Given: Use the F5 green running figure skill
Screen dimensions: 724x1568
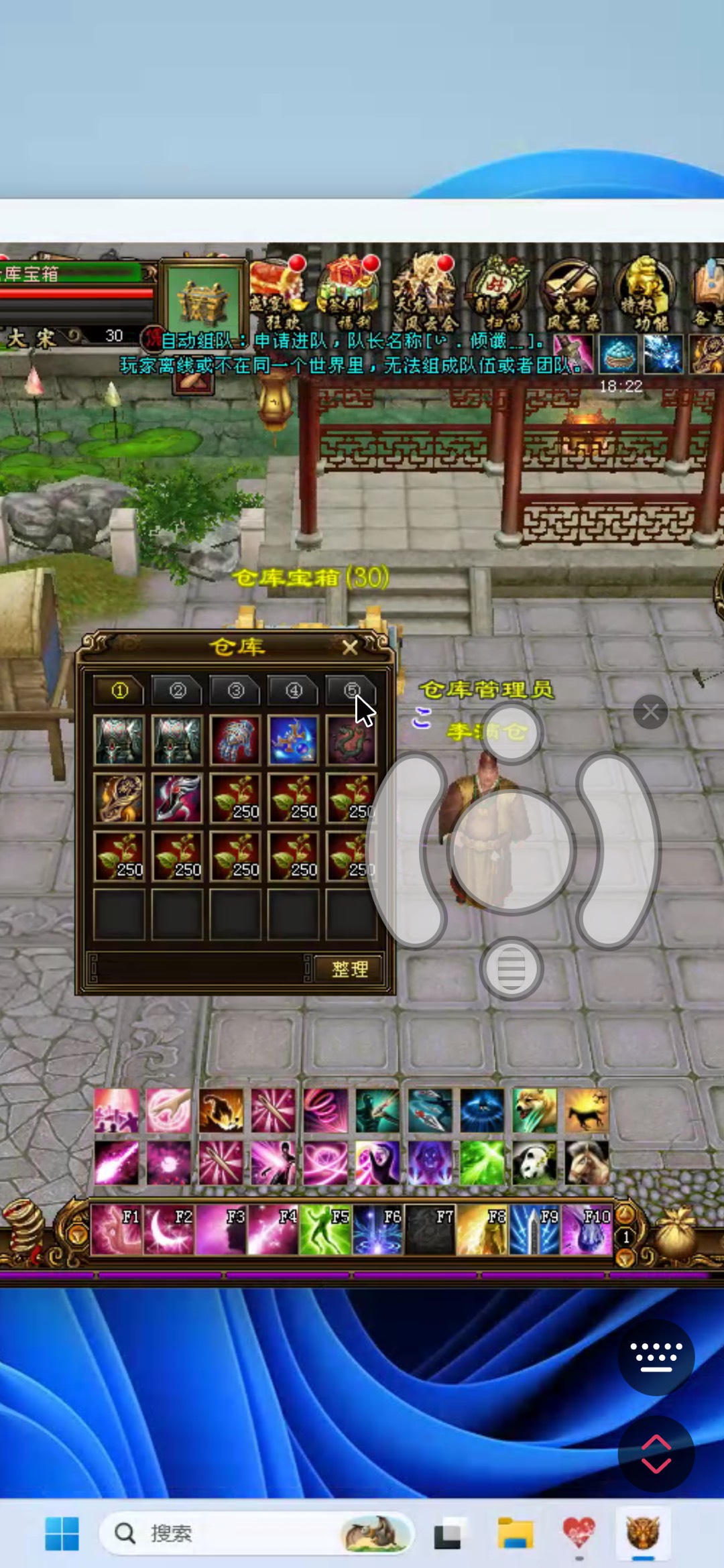Looking at the screenshot, I should click(326, 1231).
